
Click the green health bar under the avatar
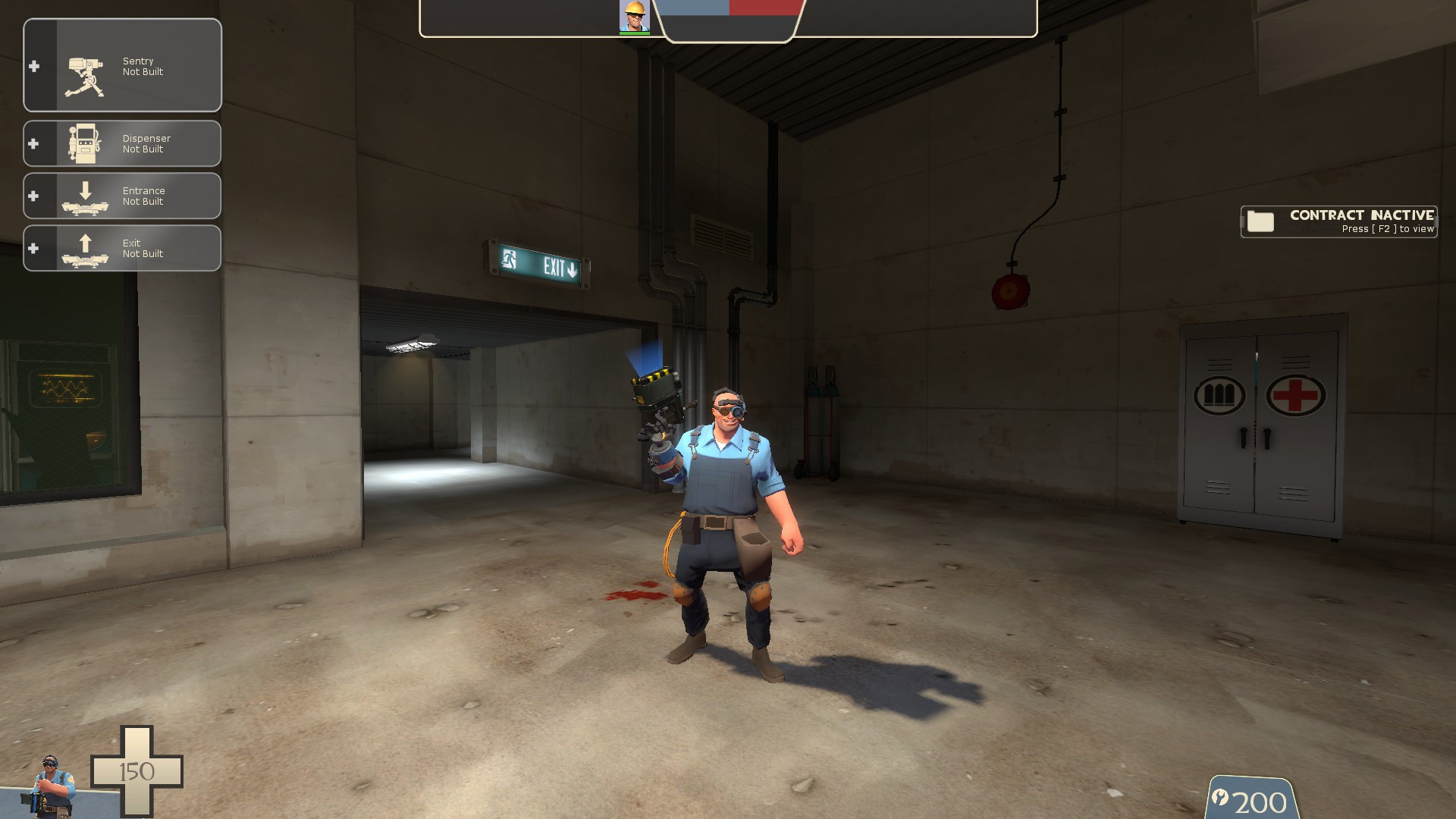[635, 32]
